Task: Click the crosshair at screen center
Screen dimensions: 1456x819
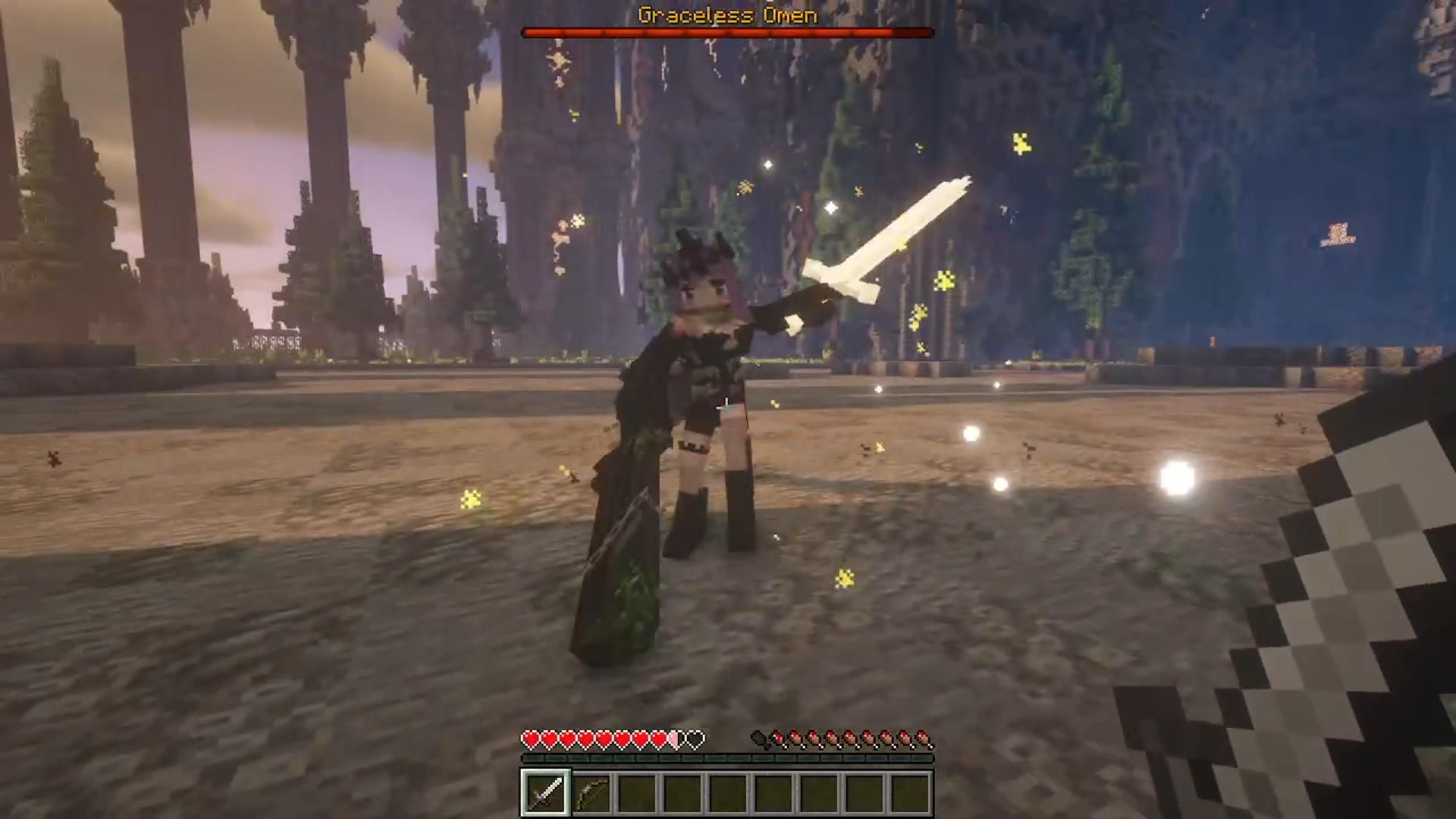Action: [x=726, y=409]
